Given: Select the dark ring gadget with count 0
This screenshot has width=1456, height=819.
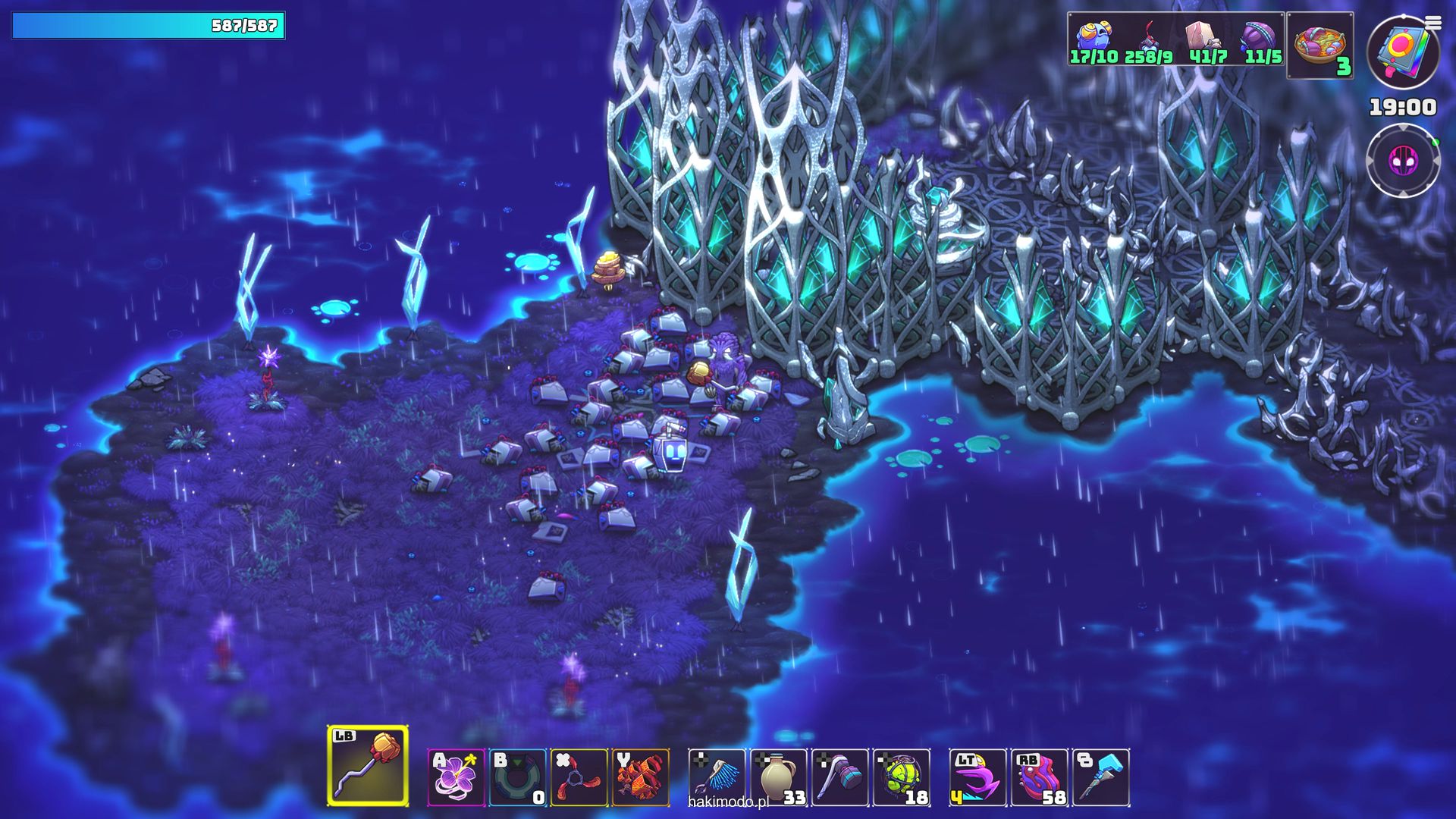Looking at the screenshot, I should [517, 777].
